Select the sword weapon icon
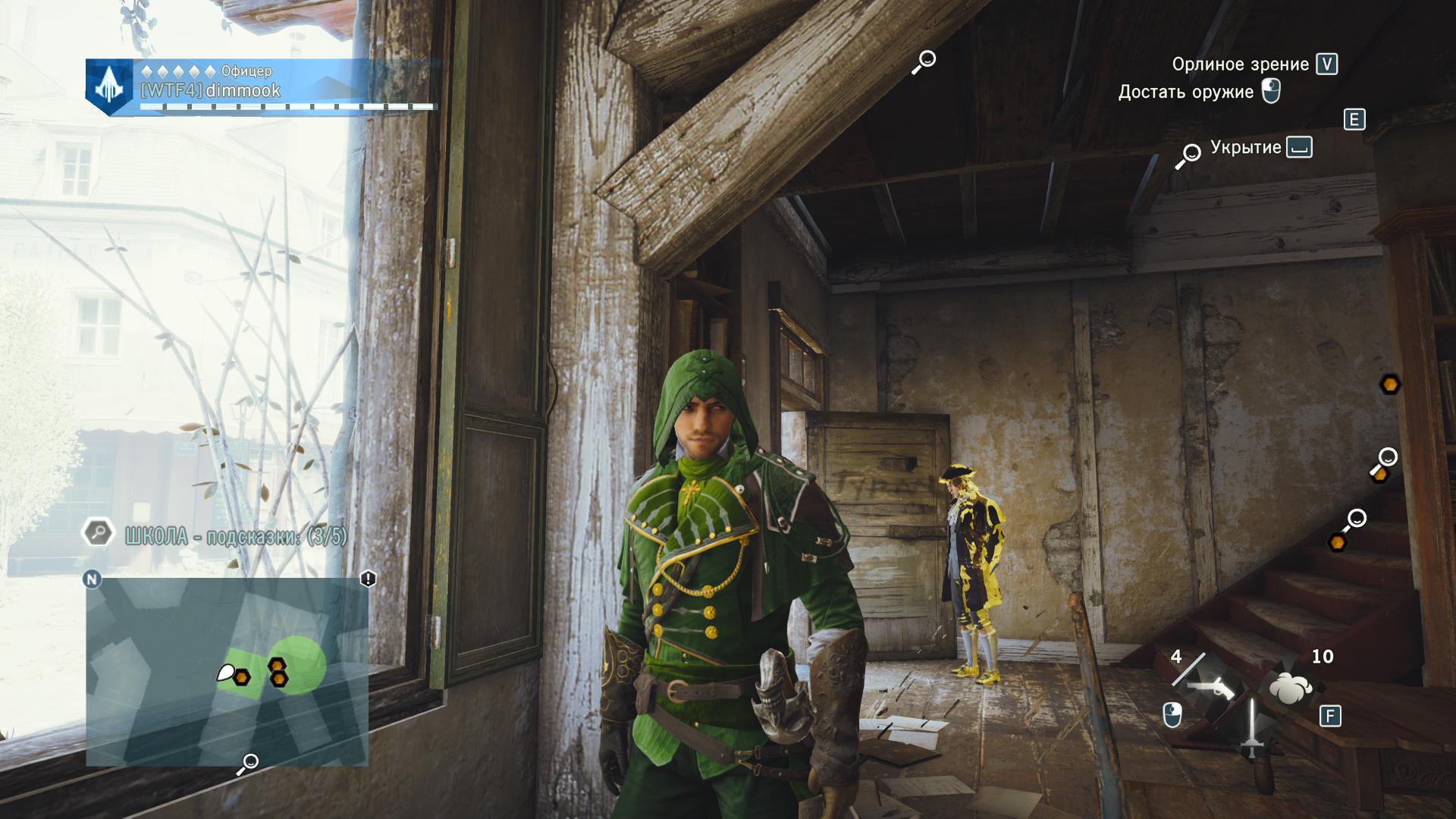The width and height of the screenshot is (1456, 819). (x=1251, y=730)
